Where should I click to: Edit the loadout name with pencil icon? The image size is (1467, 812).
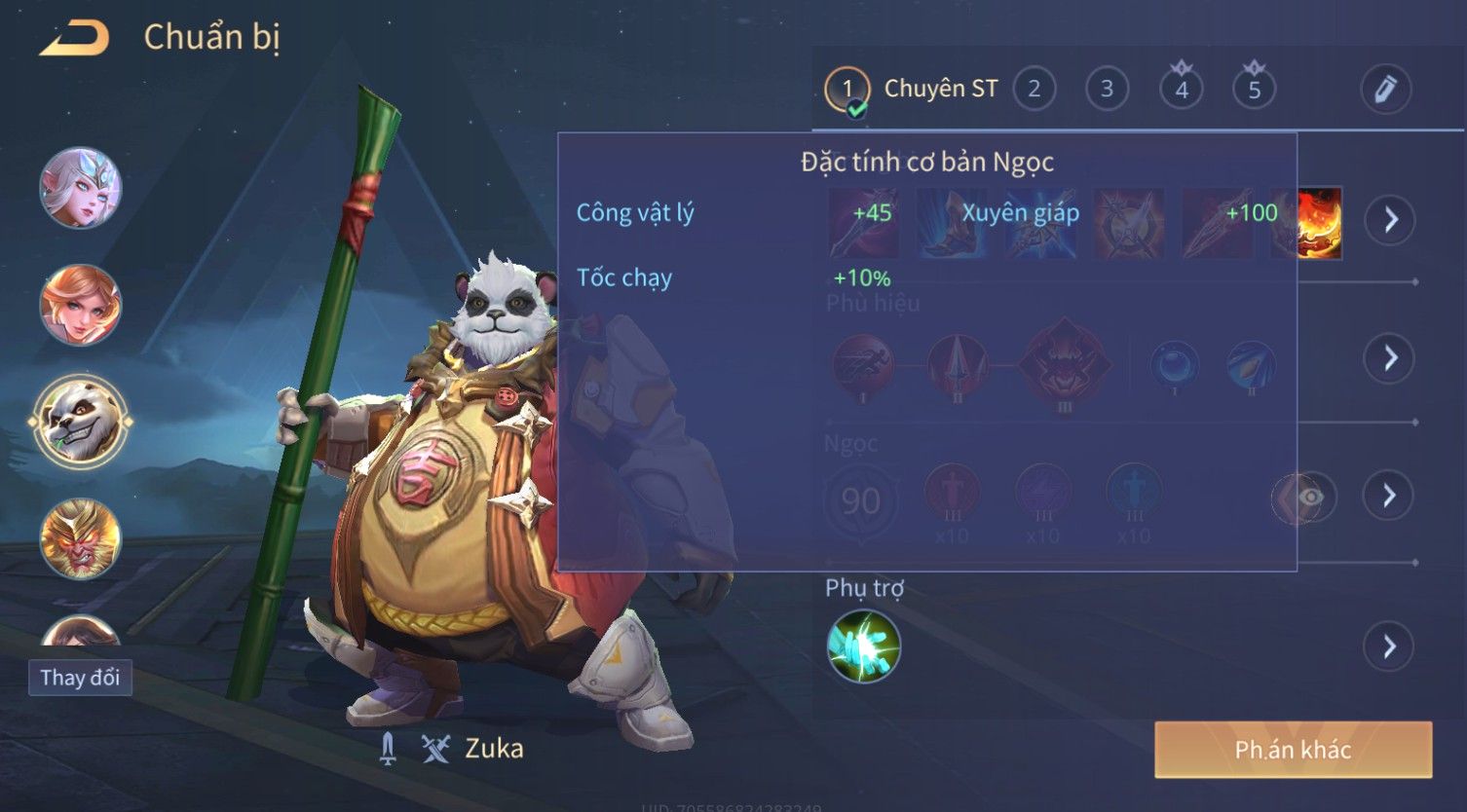[x=1385, y=90]
